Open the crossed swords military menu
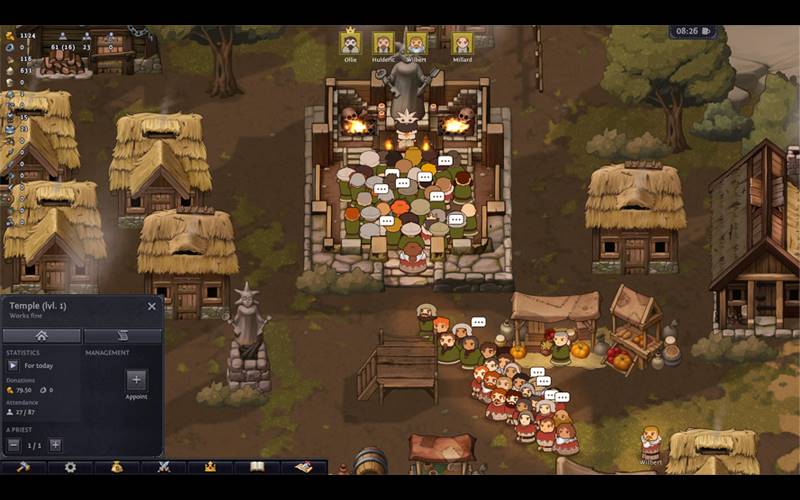The height and width of the screenshot is (500, 800). 163,467
